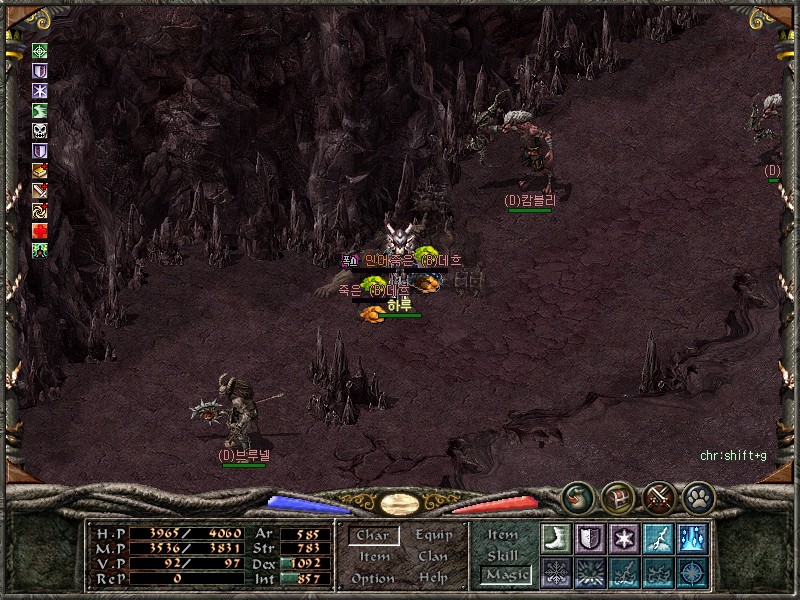
Task: Open the Clan menu
Action: coord(433,557)
